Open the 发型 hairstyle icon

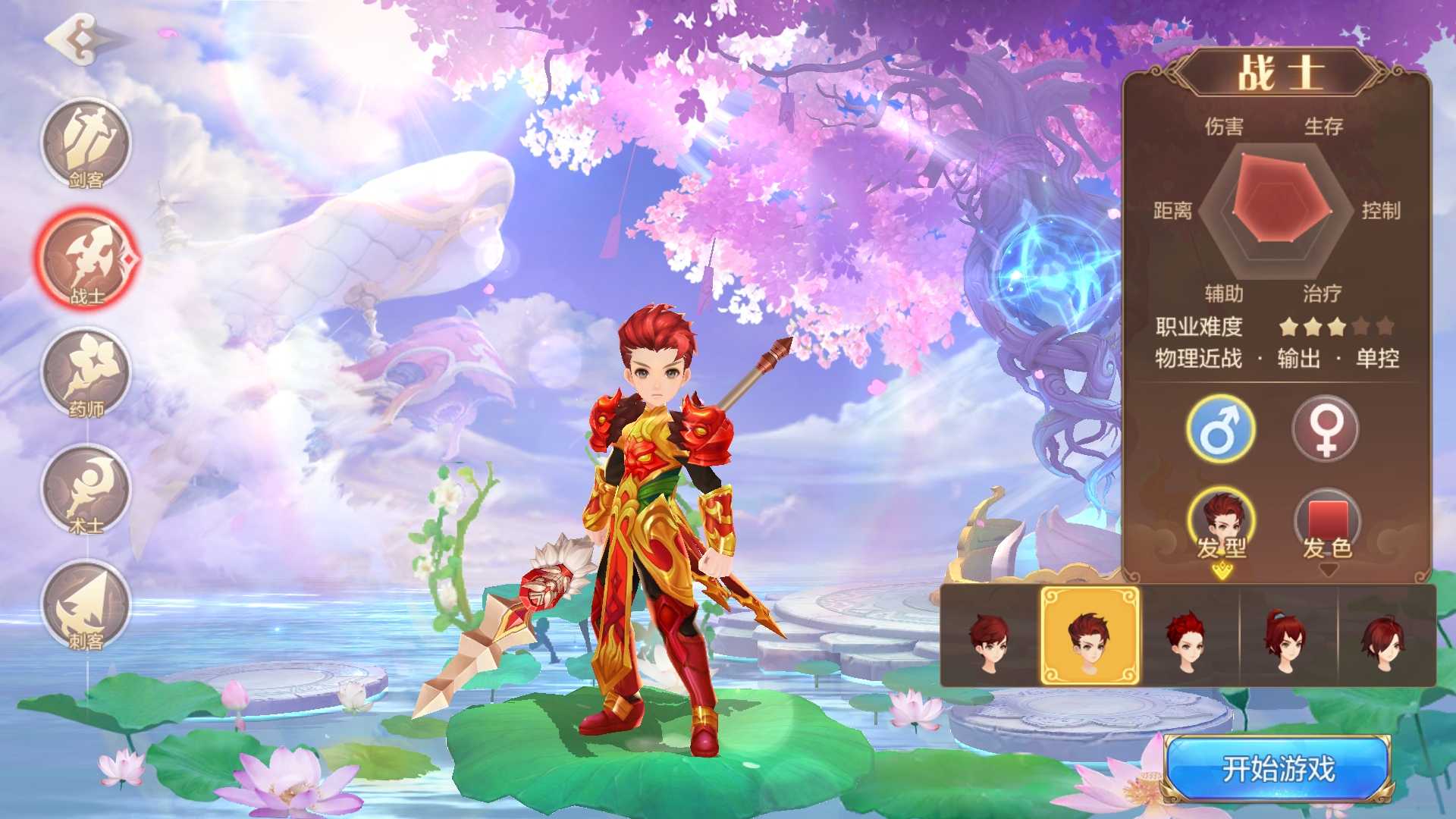tap(1224, 516)
